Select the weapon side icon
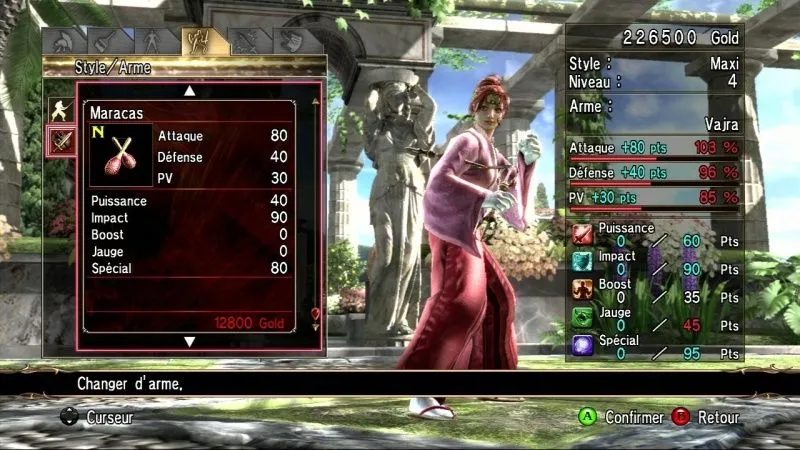This screenshot has width=800, height=450. click(x=60, y=142)
